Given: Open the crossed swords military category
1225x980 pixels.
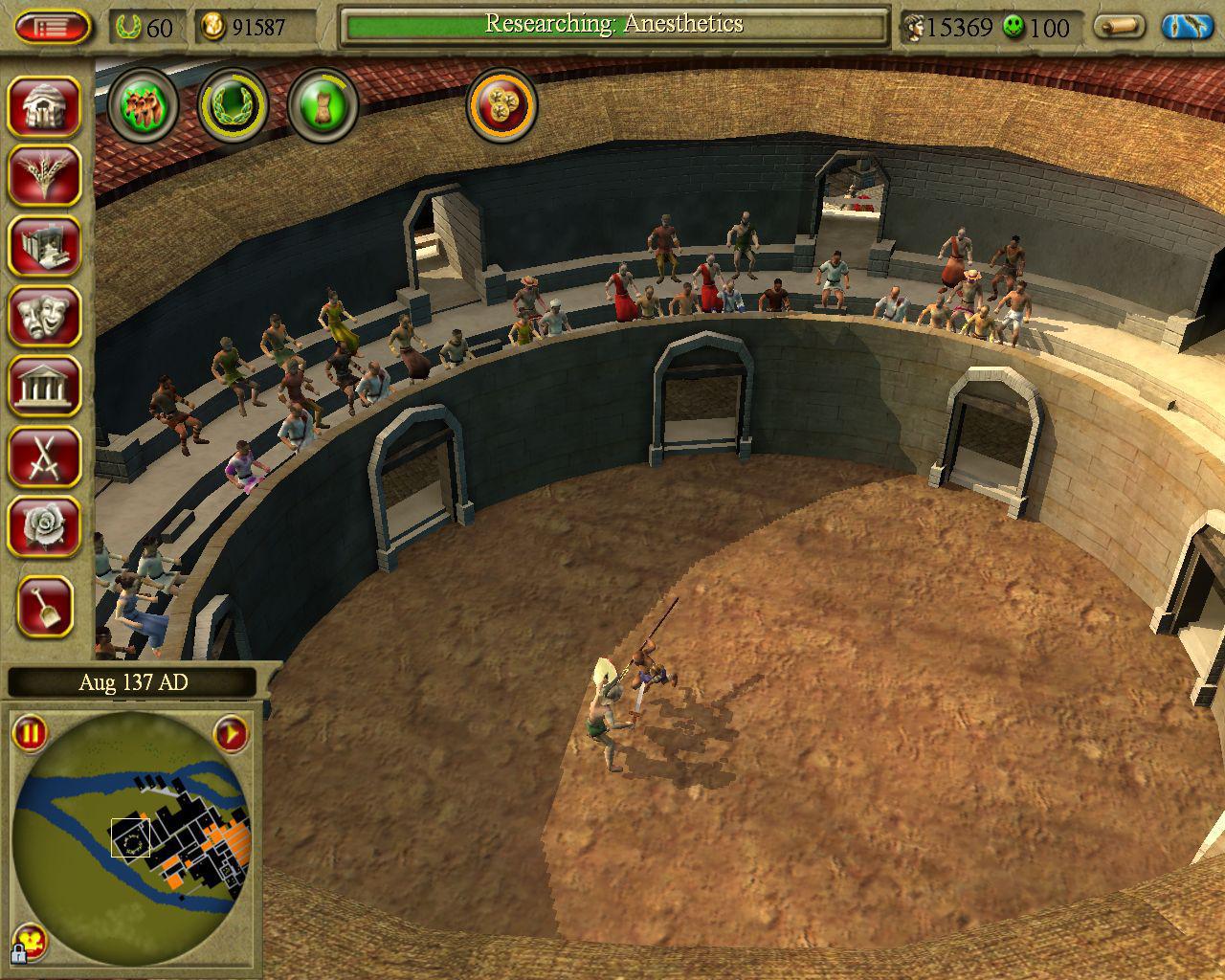Looking at the screenshot, I should [45, 455].
